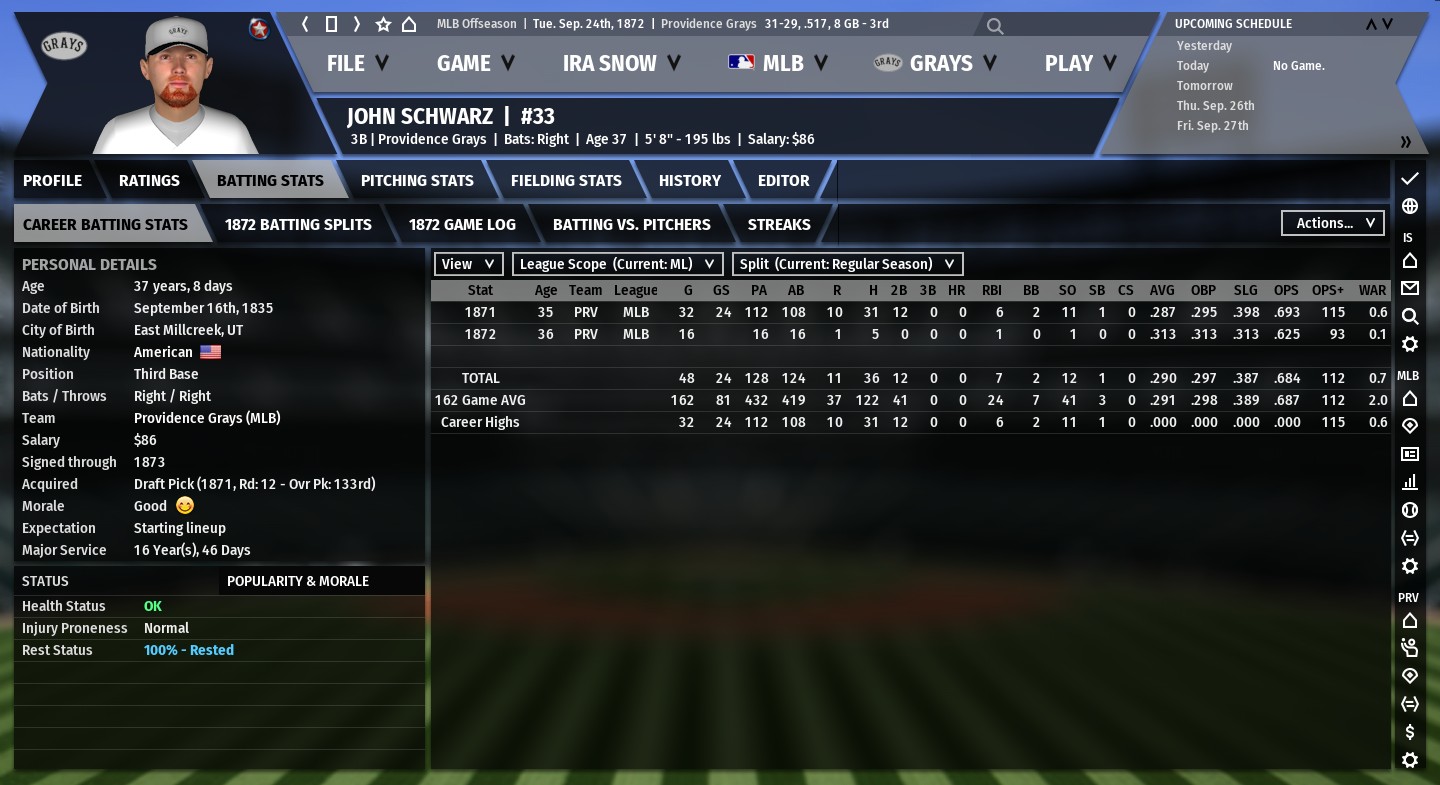Open the GAME menu
The width and height of the screenshot is (1440, 785).
pyautogui.click(x=475, y=63)
